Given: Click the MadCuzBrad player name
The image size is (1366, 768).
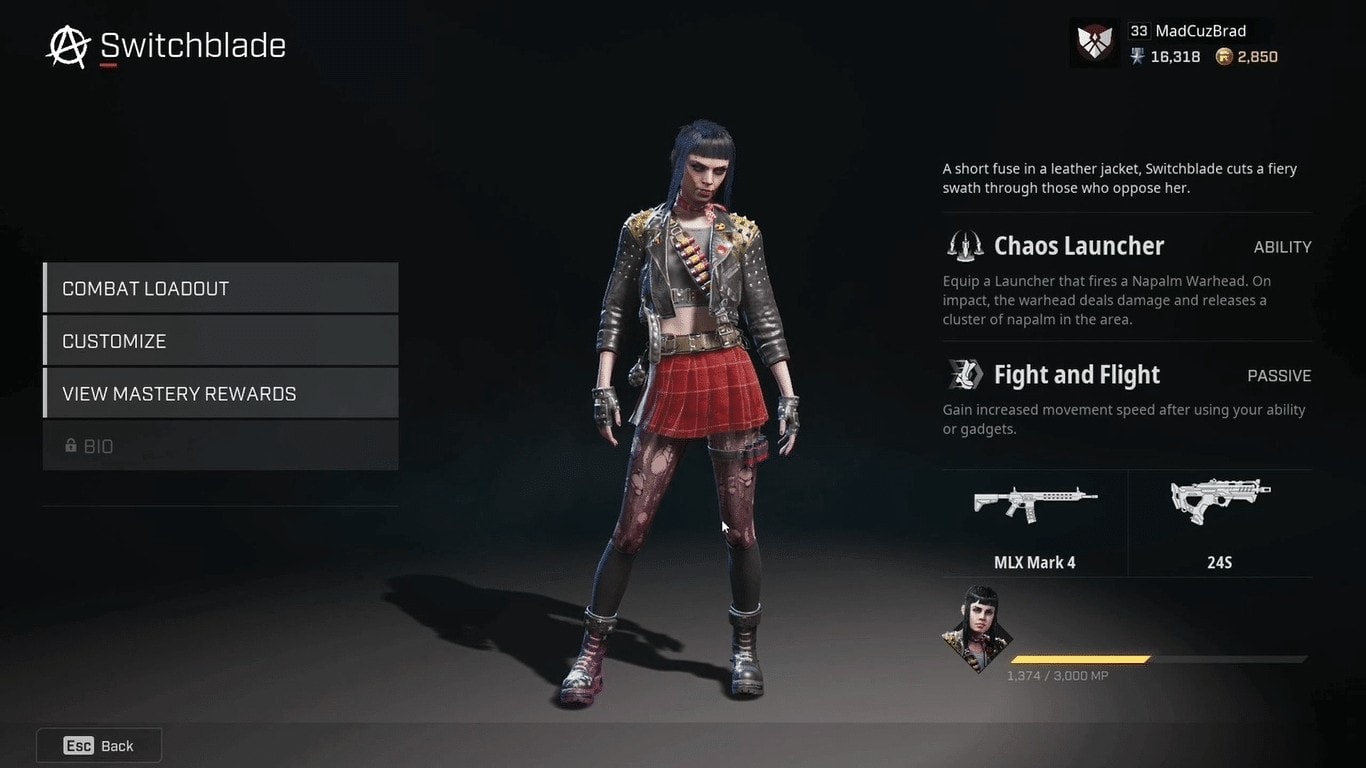Looking at the screenshot, I should point(1198,30).
